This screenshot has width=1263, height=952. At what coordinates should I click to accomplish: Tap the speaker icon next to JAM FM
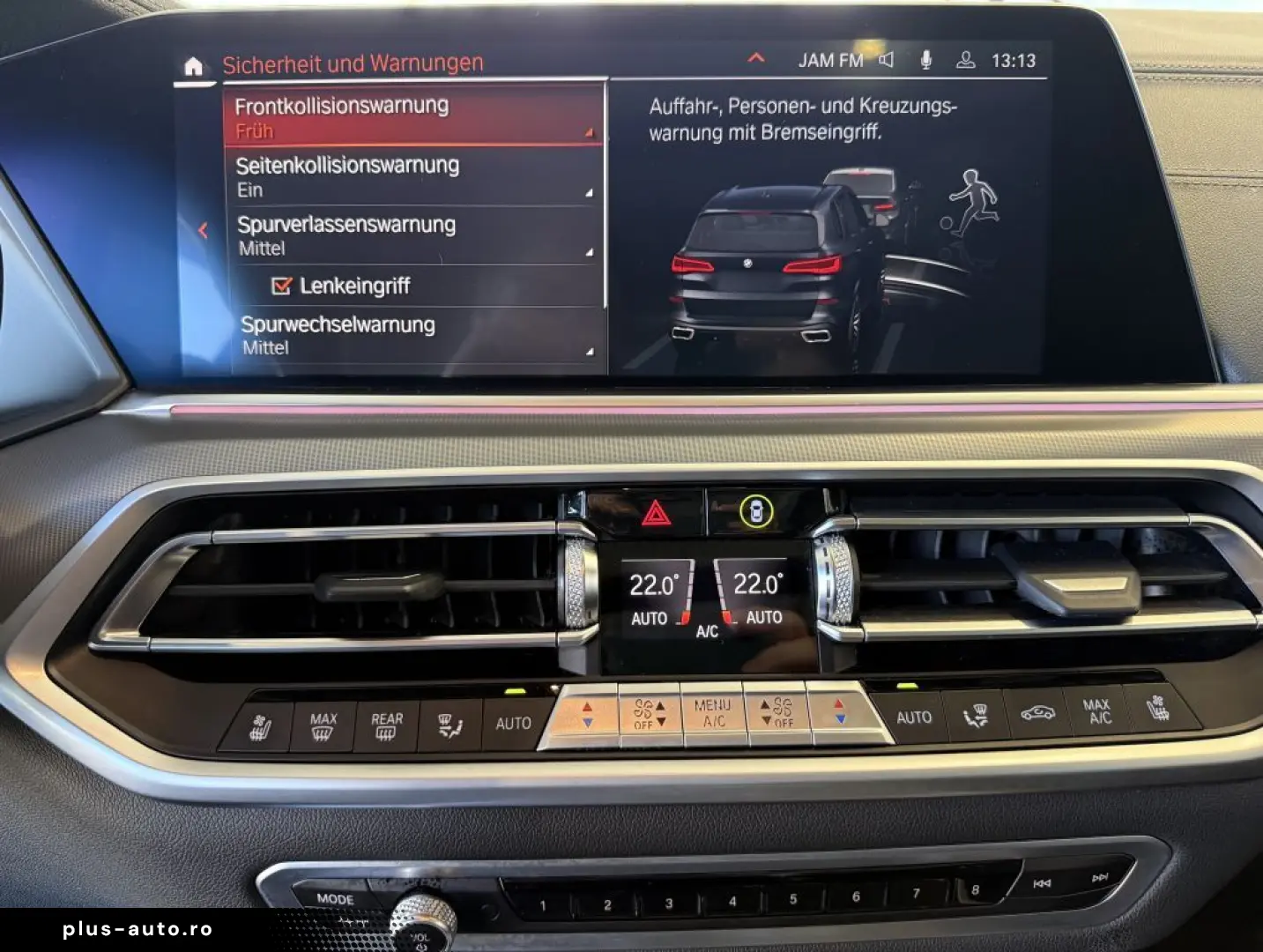pos(886,60)
